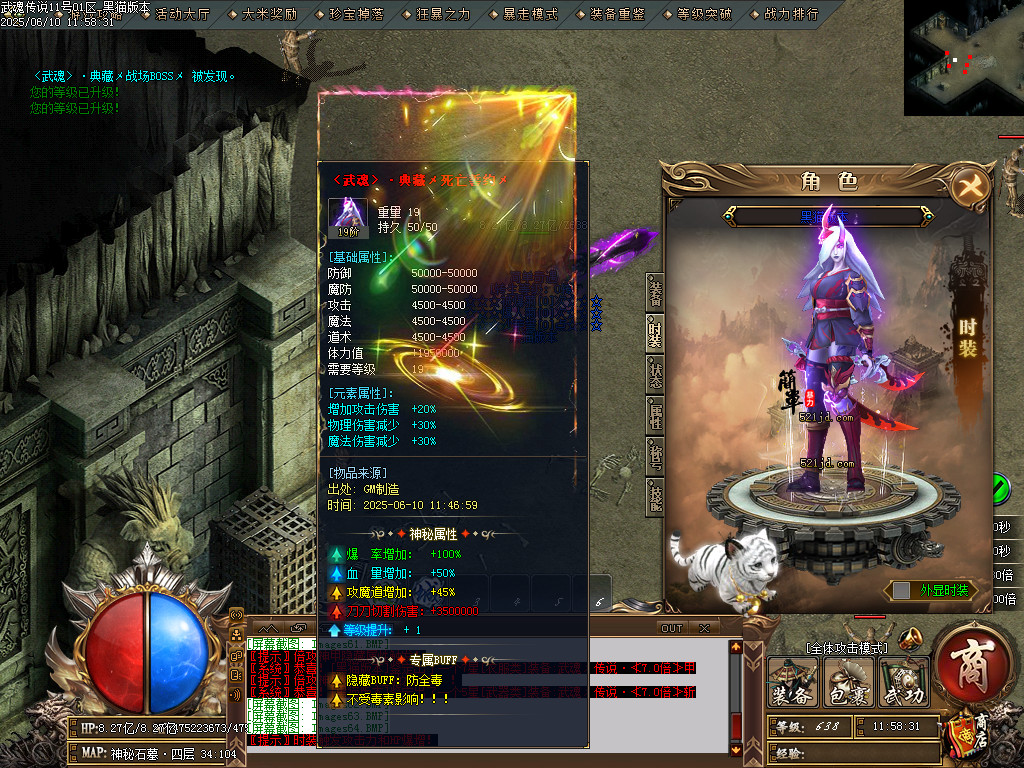Open the 包裹 bag inventory
This screenshot has width=1024, height=768.
847,684
